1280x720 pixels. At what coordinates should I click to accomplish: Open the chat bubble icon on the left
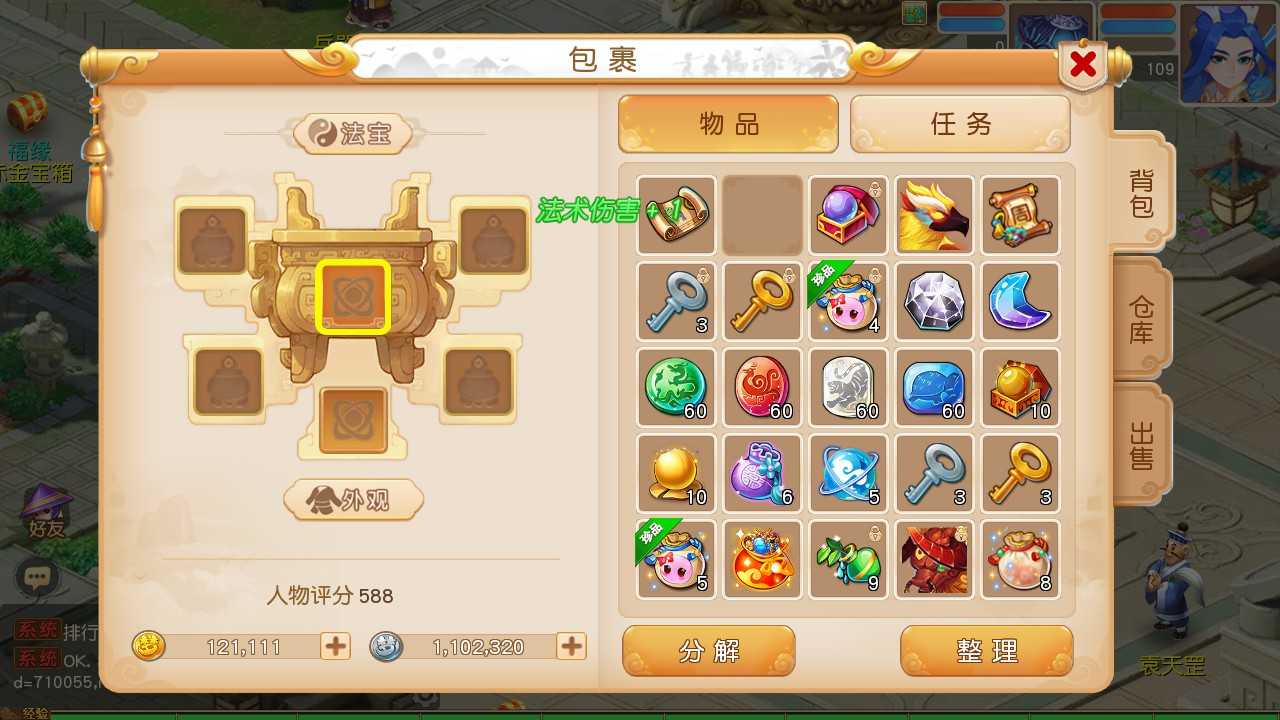click(38, 578)
